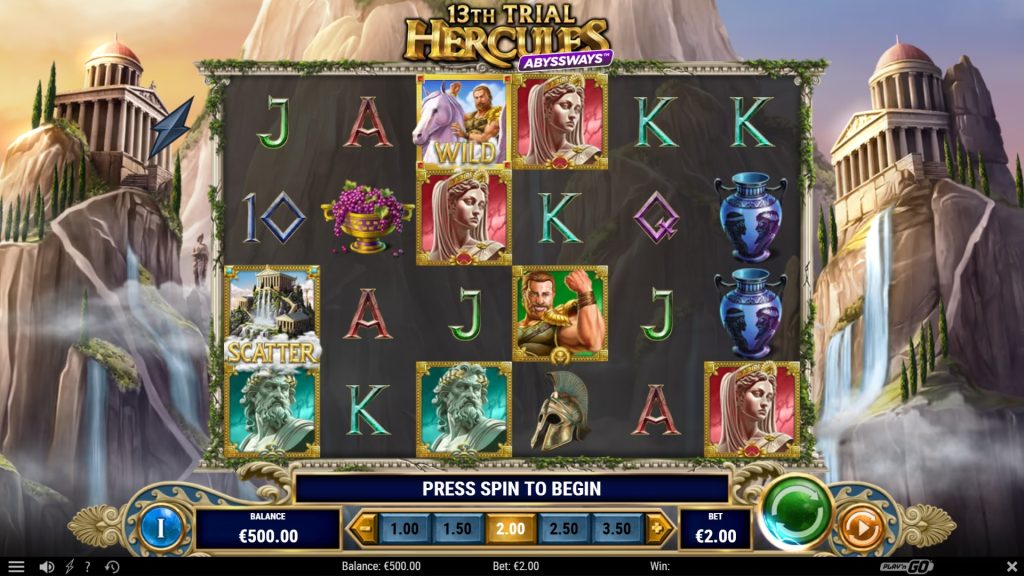Screen dimensions: 1024x576
Task: Choose the 1.50 bet amount
Action: (x=456, y=528)
